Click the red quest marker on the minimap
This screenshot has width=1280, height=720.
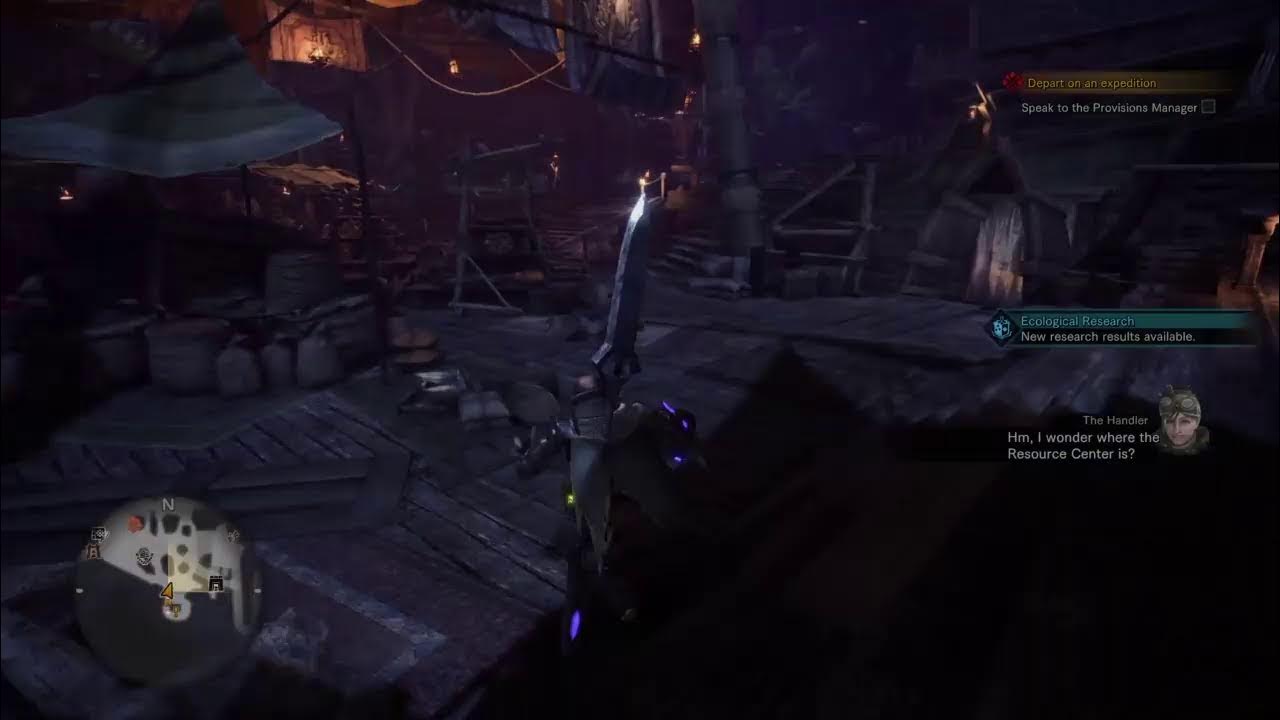pos(134,522)
